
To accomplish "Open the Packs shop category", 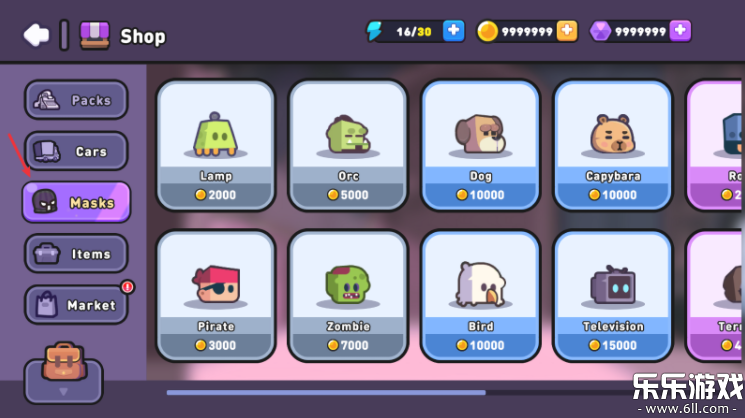I will [x=76, y=100].
